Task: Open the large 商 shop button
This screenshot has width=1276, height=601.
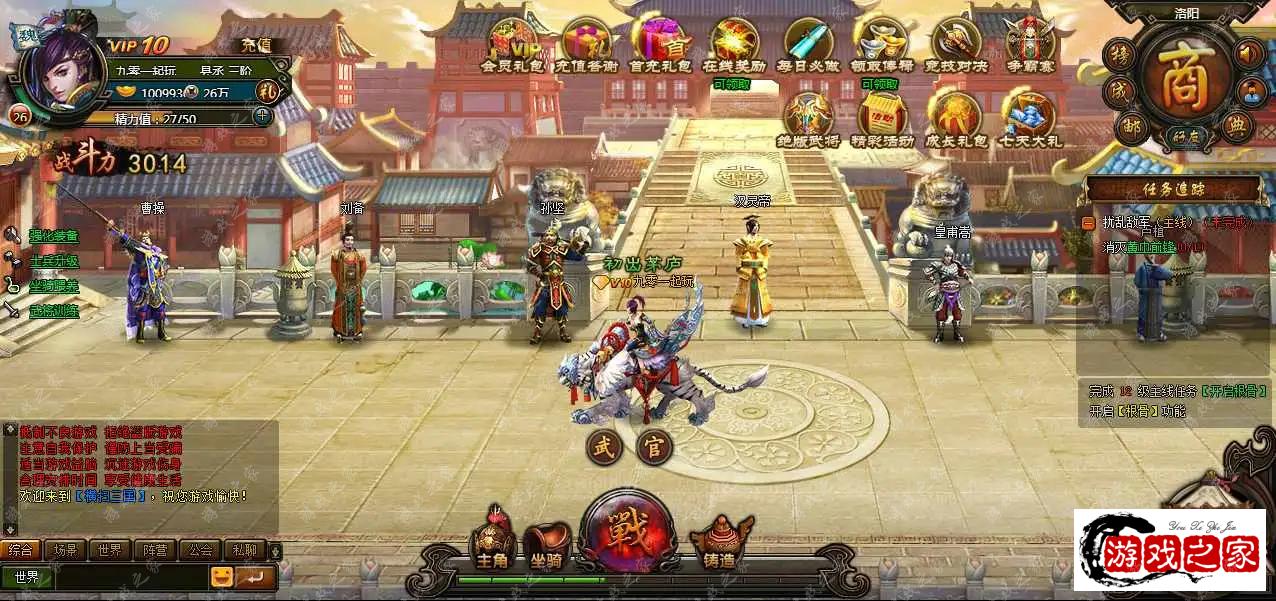Action: pos(1182,80)
